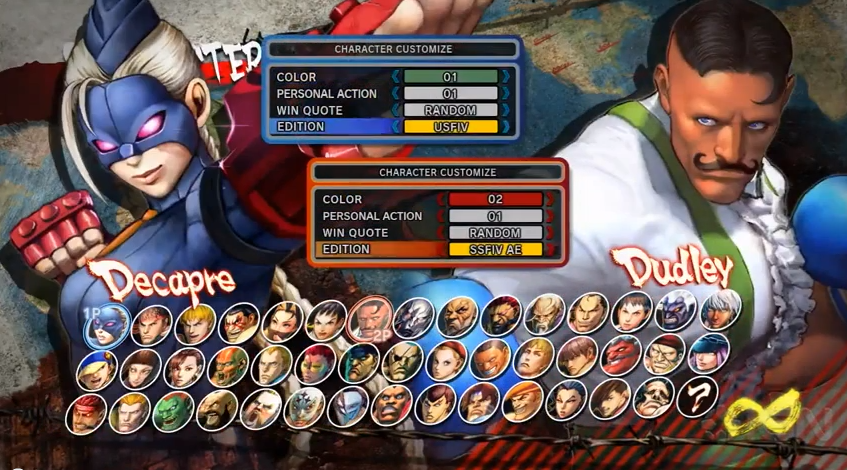This screenshot has height=470, width=847.
Task: Click the right arrow beside USFIV edition
Action: pyautogui.click(x=506, y=127)
